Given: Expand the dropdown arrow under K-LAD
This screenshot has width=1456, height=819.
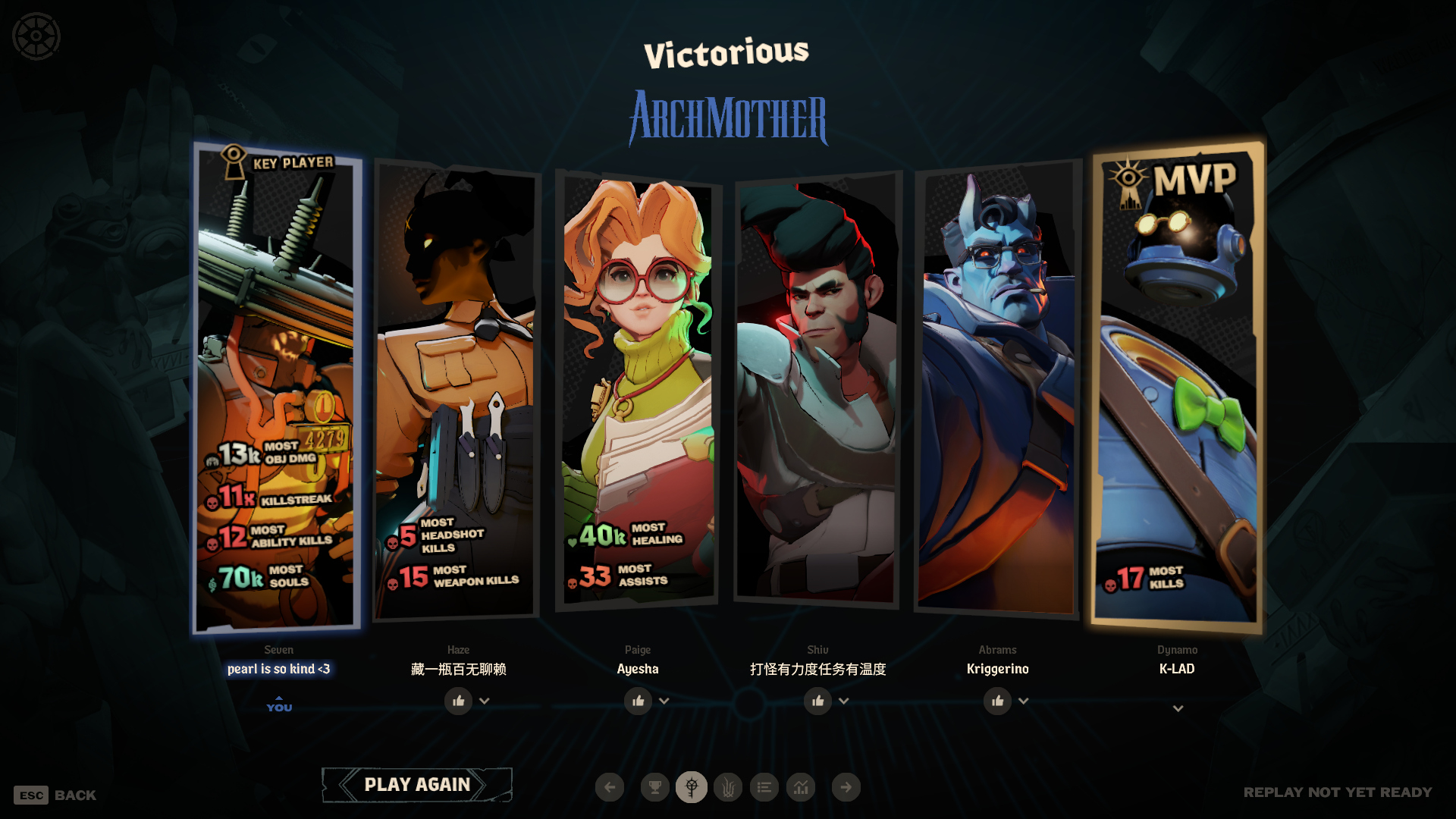Looking at the screenshot, I should 1178,708.
